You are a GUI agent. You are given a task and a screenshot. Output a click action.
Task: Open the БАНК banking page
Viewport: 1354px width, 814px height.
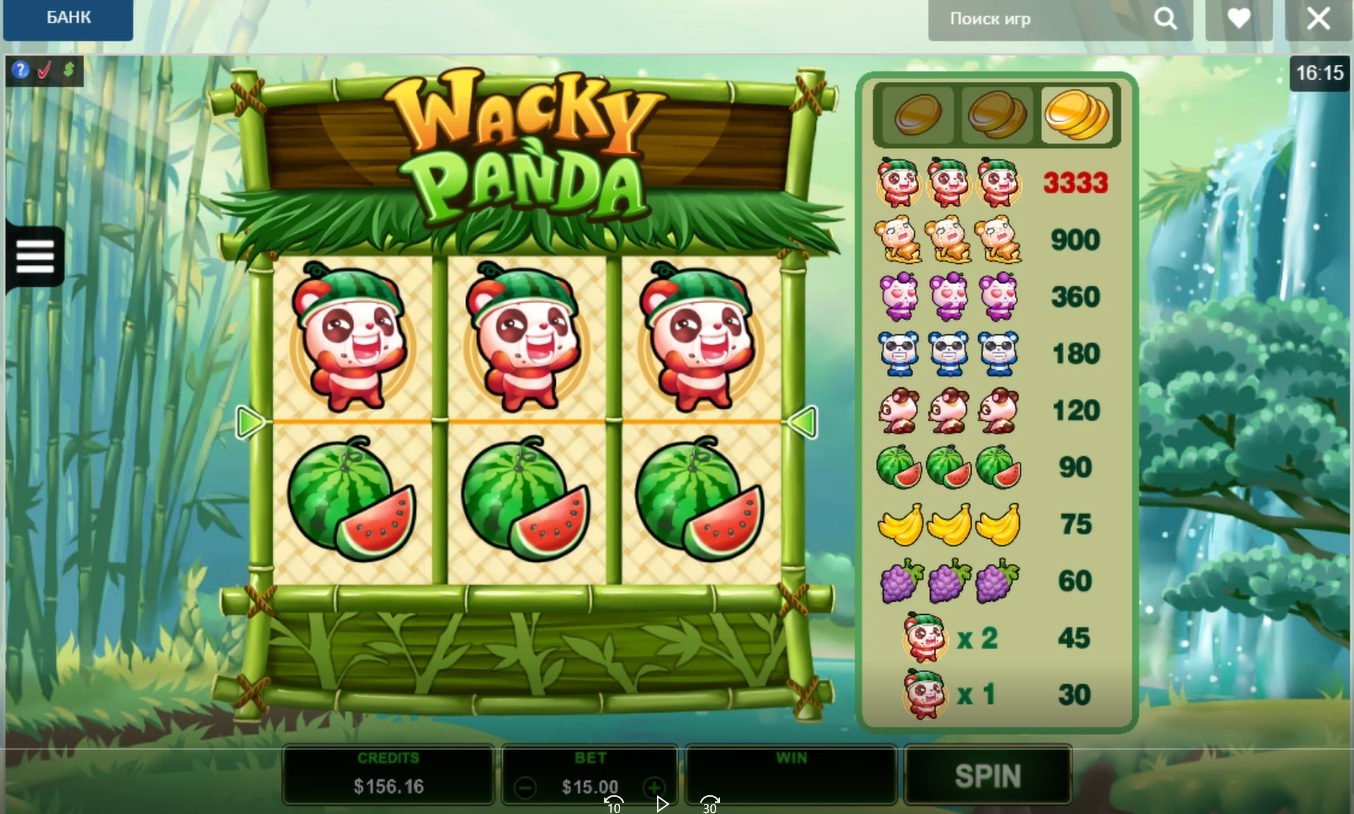point(68,18)
